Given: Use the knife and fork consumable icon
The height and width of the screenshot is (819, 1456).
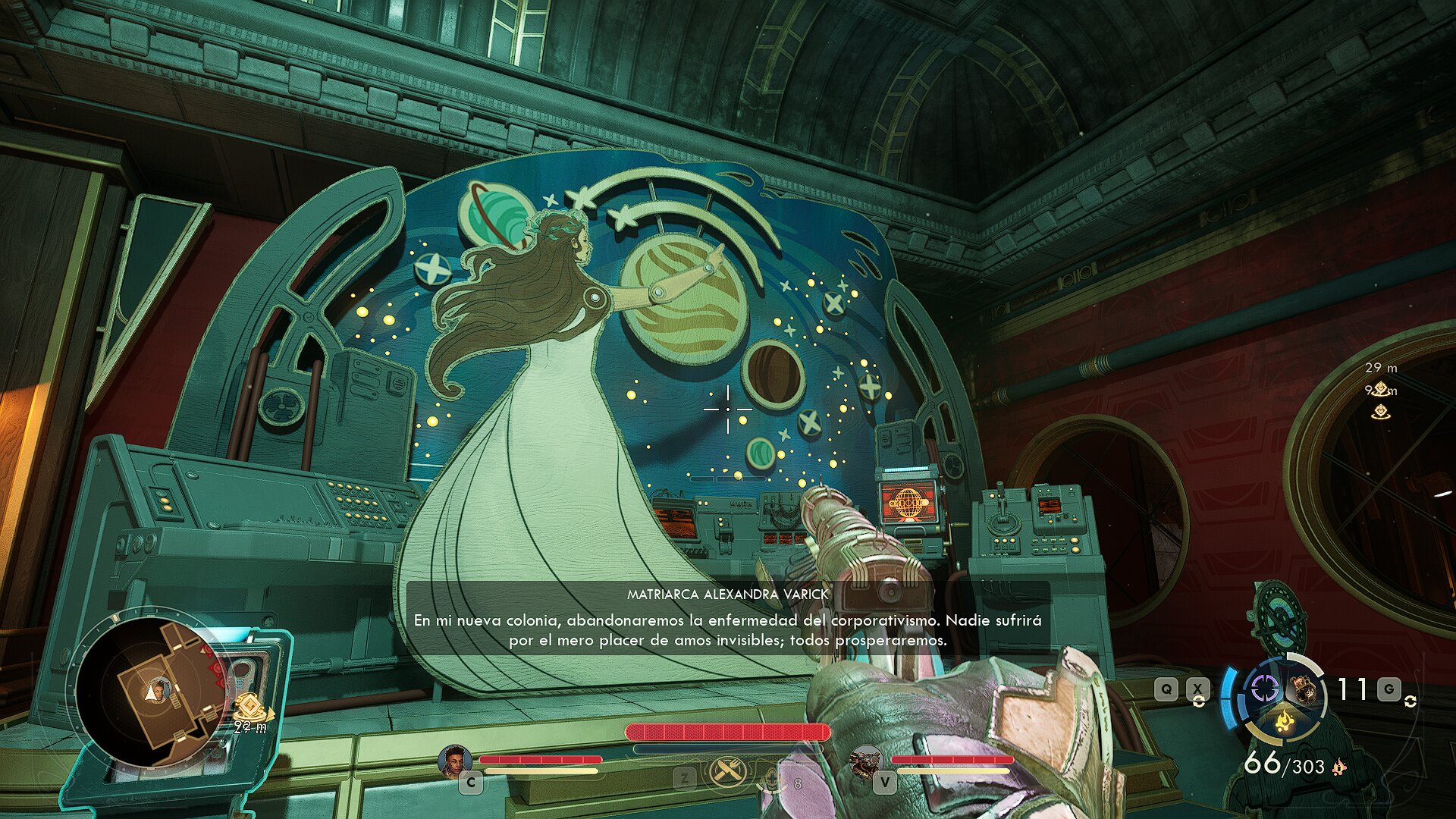Looking at the screenshot, I should tap(727, 773).
